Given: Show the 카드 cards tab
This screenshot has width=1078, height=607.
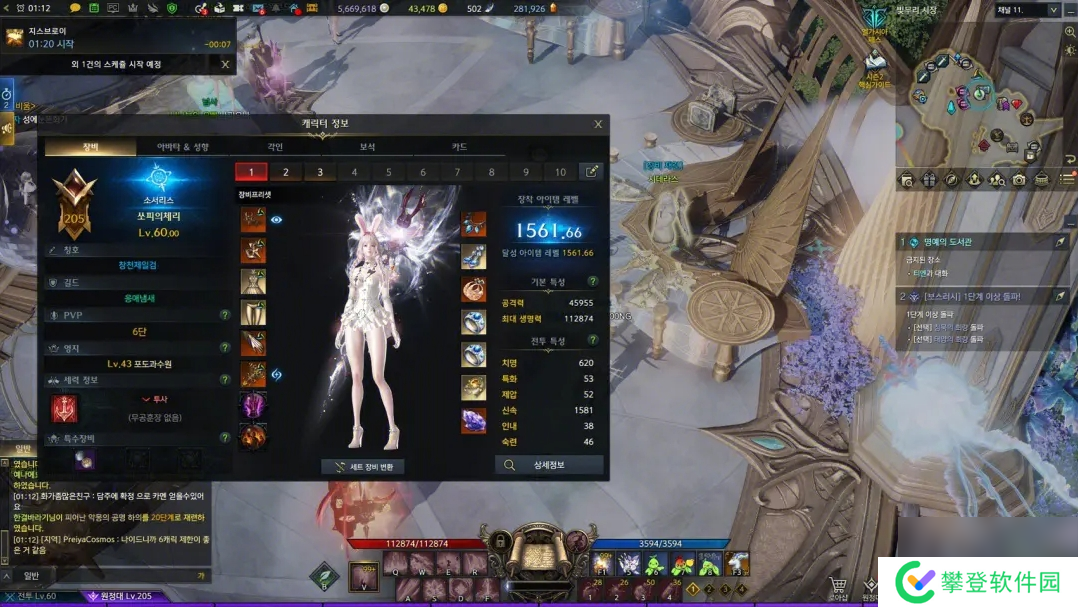Looking at the screenshot, I should click(459, 147).
